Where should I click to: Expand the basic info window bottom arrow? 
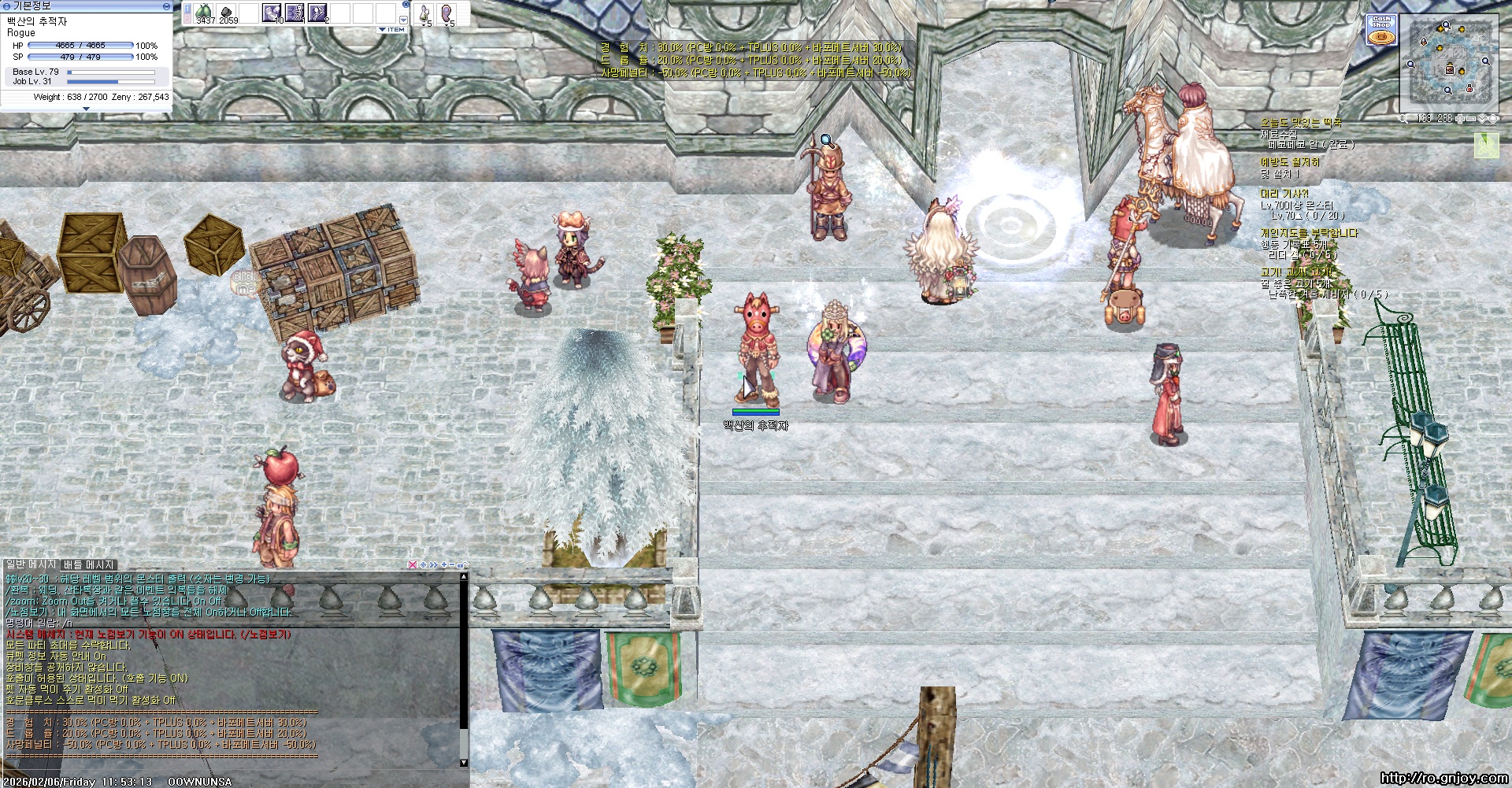pos(86,109)
